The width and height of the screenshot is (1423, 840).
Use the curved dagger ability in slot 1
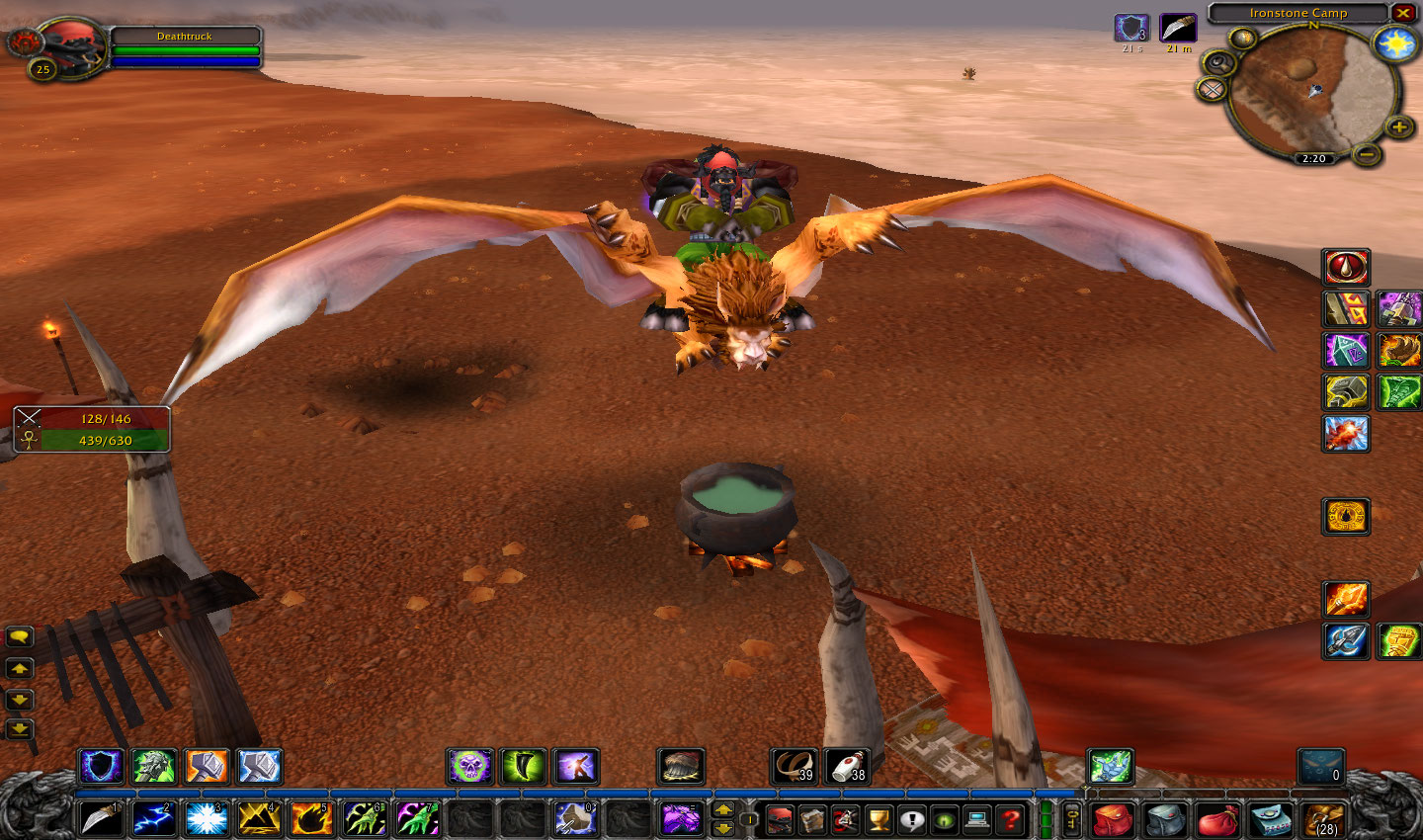pyautogui.click(x=100, y=819)
